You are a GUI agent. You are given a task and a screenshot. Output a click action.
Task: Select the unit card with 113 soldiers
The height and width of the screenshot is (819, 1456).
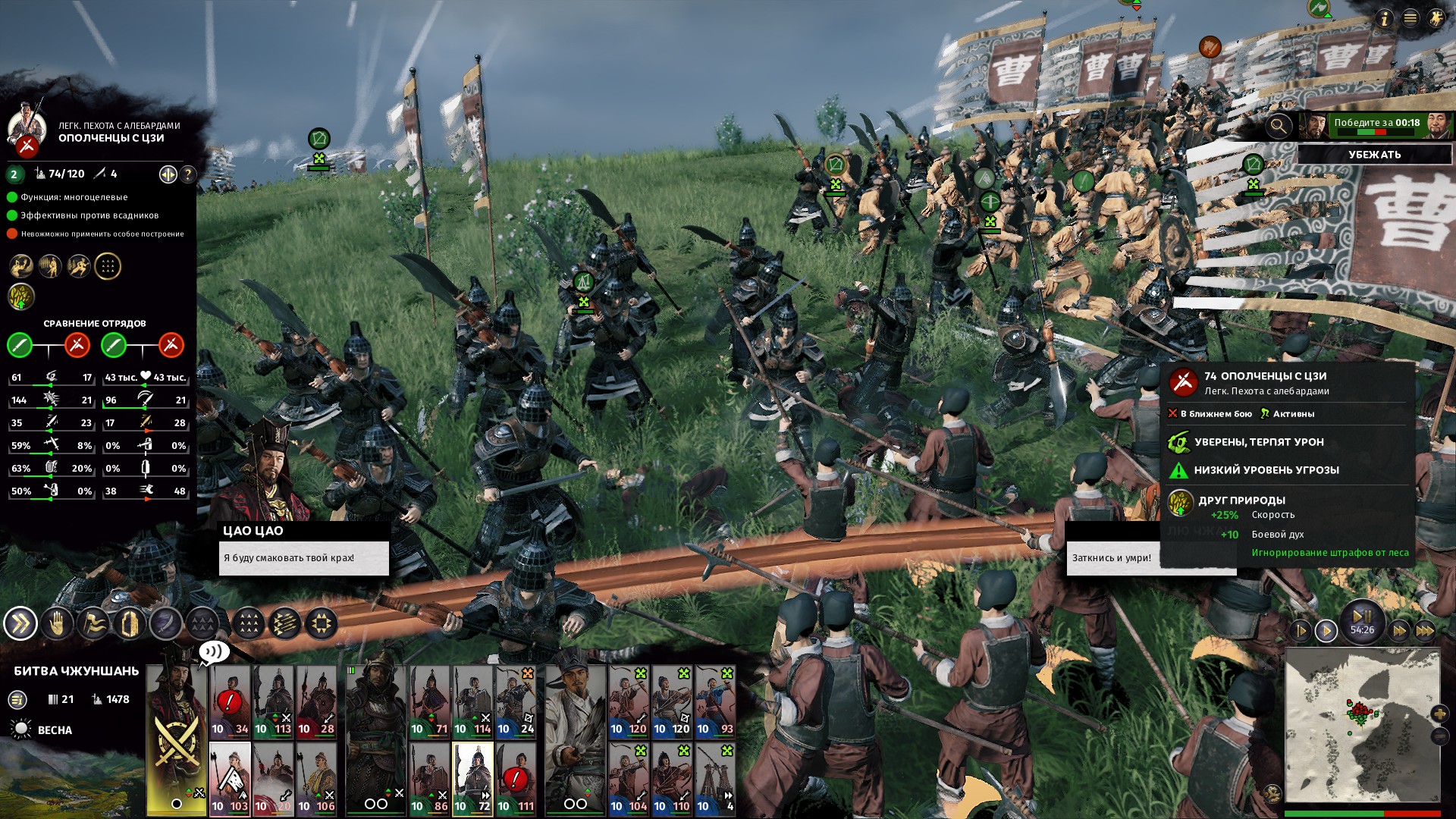(273, 701)
